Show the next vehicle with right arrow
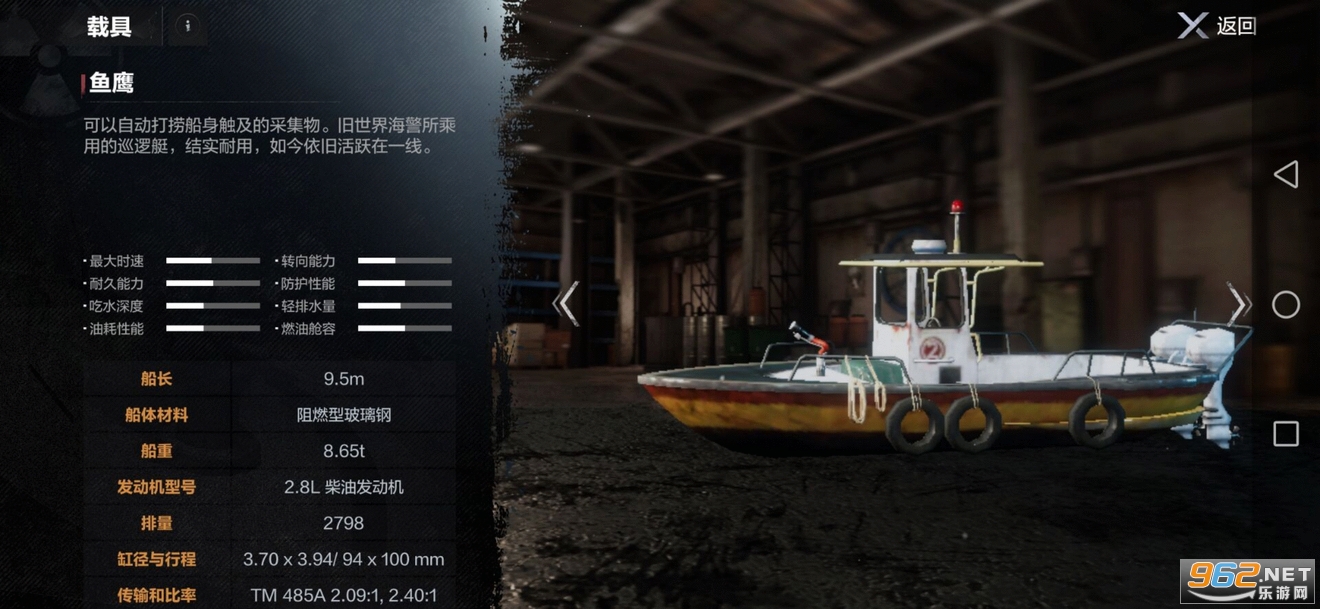Viewport: 1320px width, 609px height. point(1238,303)
